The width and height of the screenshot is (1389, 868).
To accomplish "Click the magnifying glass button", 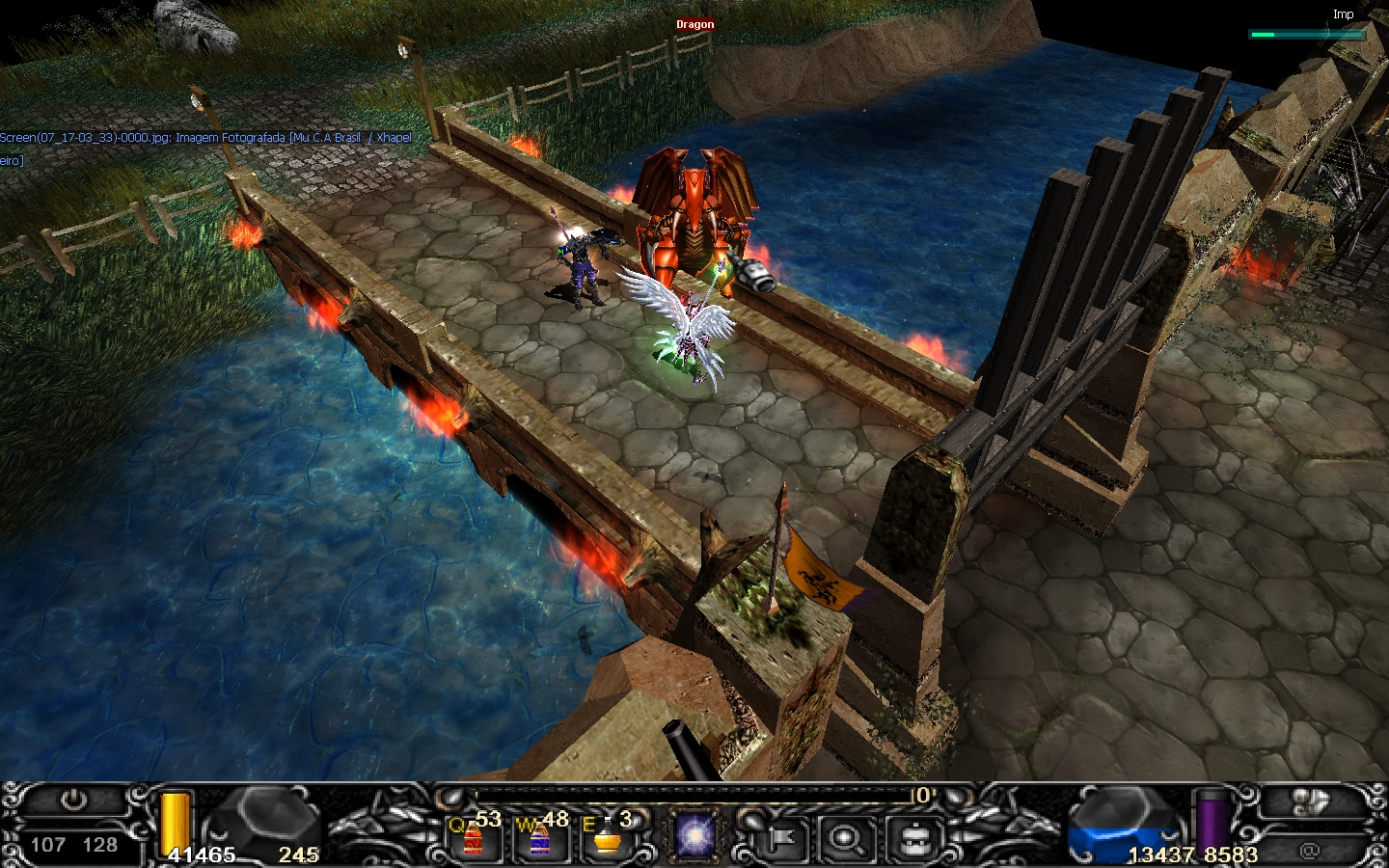I will coord(847,838).
